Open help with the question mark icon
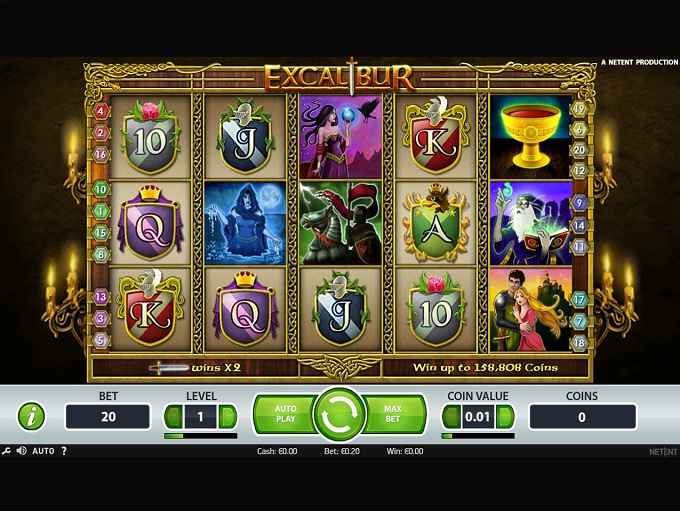The height and width of the screenshot is (511, 680). tap(65, 451)
